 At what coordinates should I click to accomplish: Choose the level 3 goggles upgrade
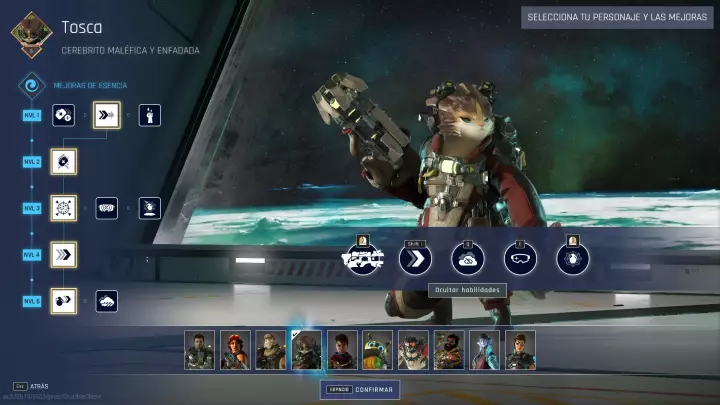(x=106, y=208)
